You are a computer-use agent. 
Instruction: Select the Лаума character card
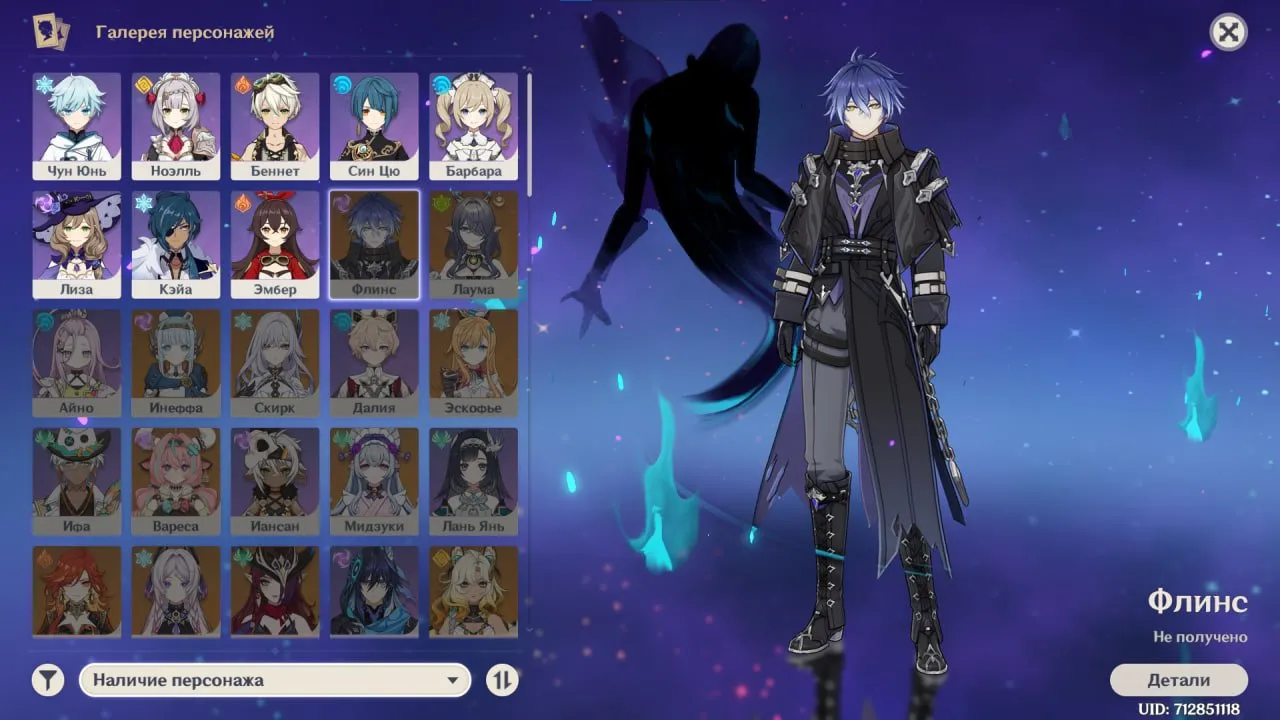pos(474,244)
